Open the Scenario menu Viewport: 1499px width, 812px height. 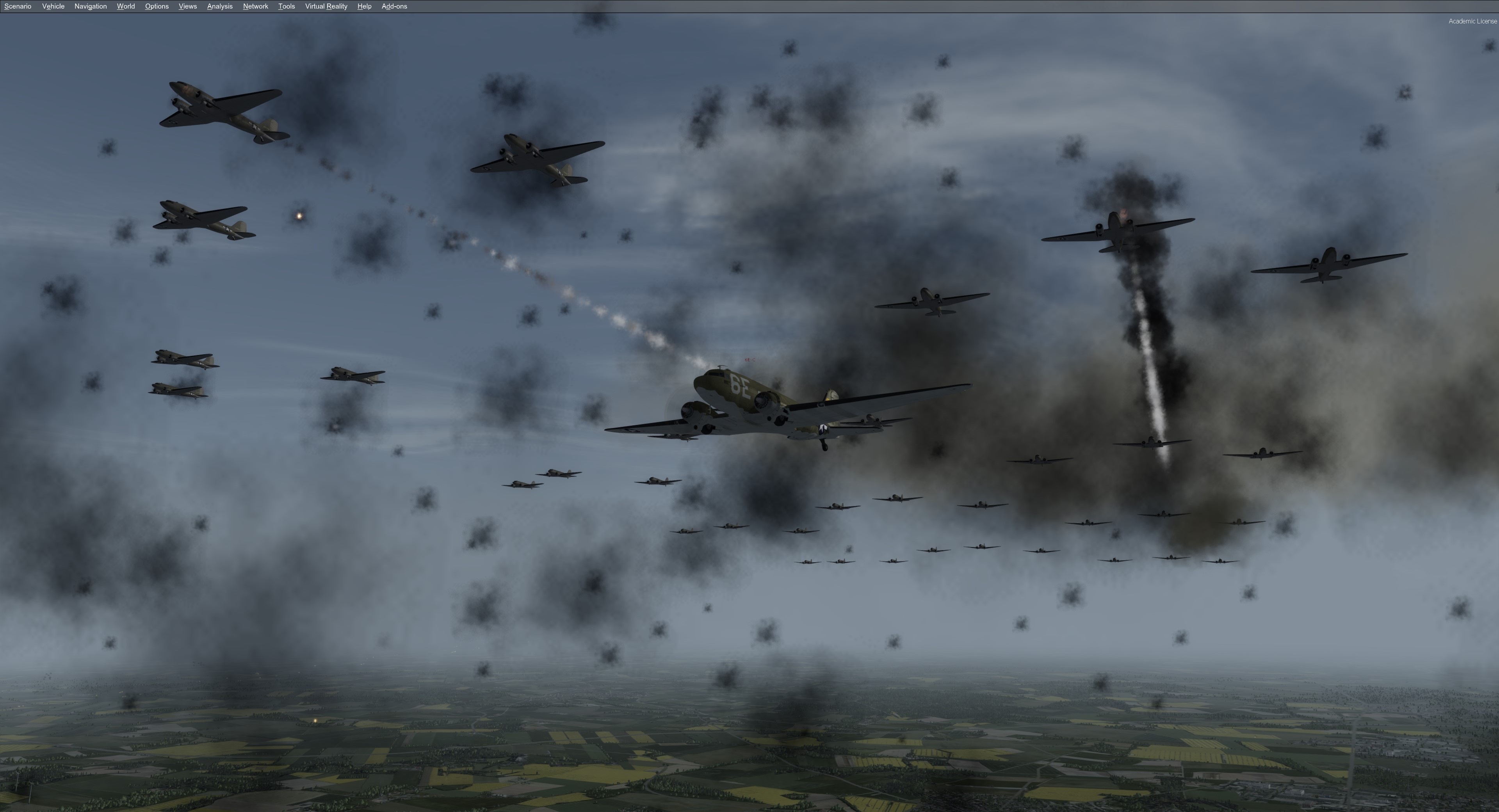point(18,6)
